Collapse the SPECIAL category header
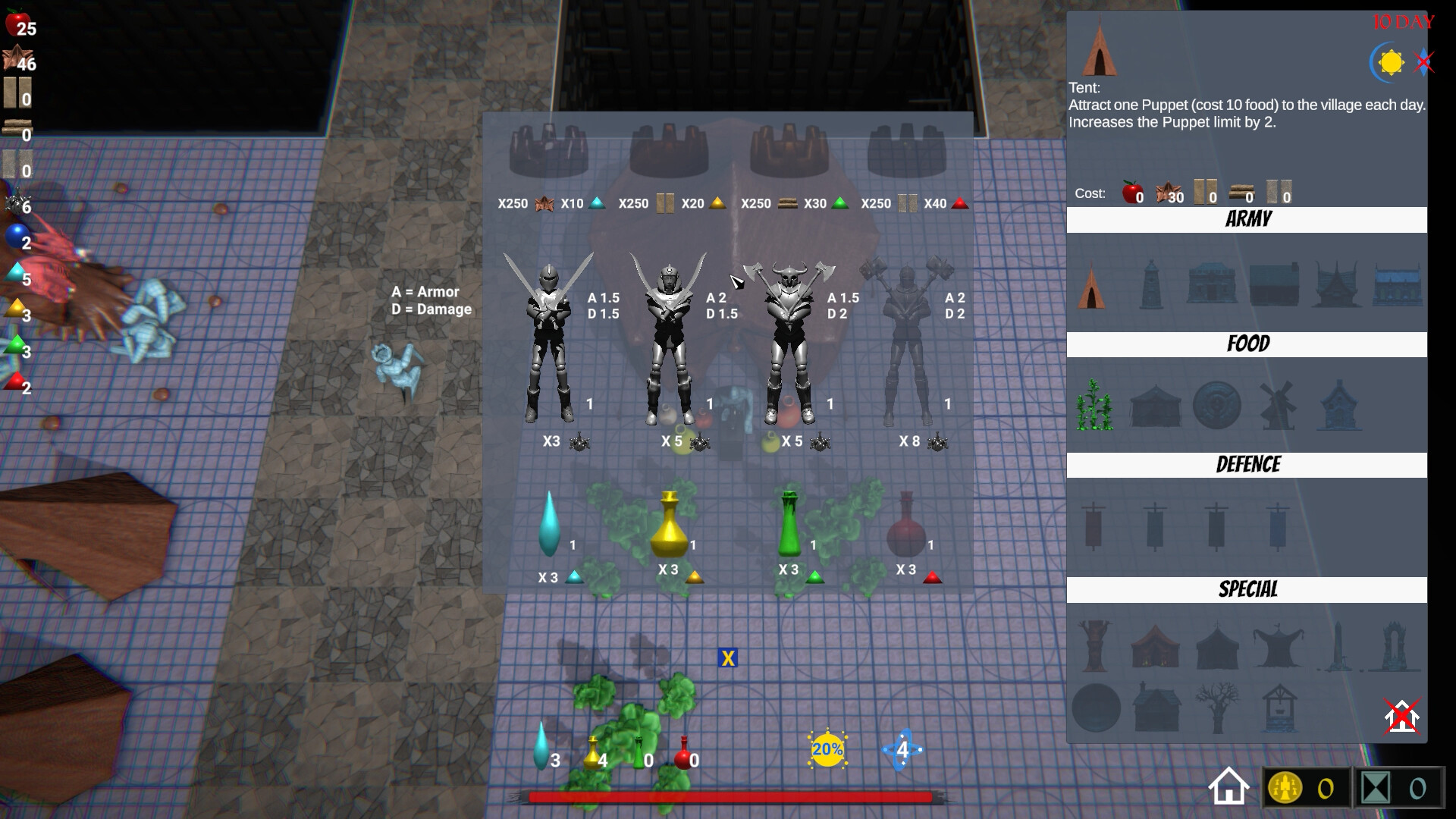This screenshot has height=819, width=1456. 1248,588
